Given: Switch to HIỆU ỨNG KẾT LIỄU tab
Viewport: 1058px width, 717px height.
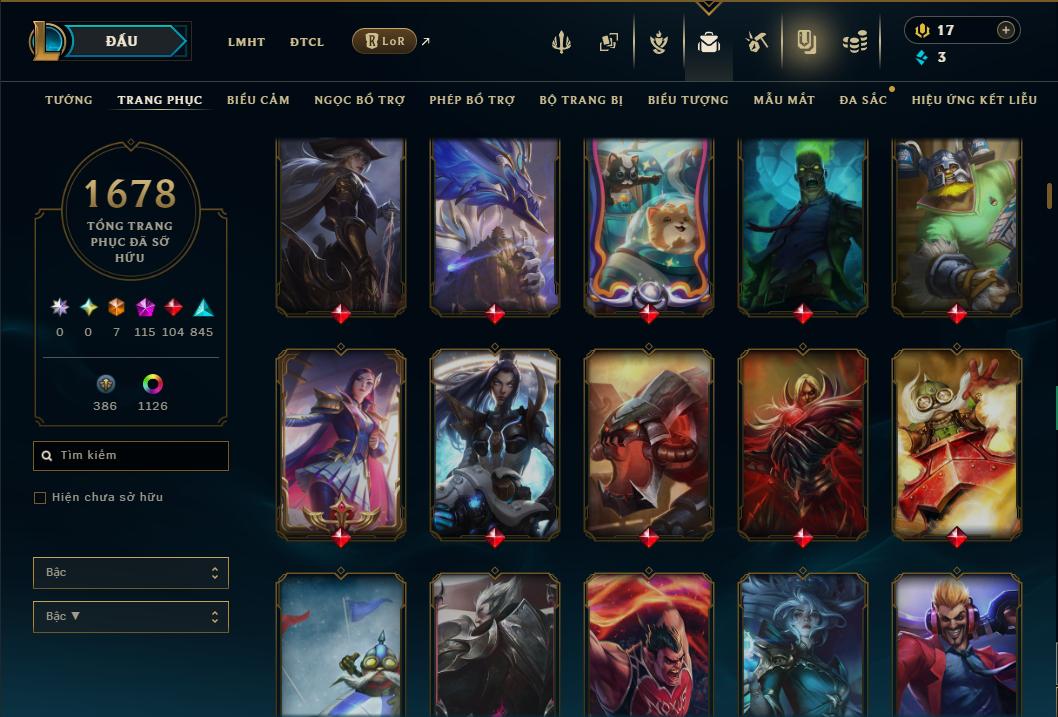Looking at the screenshot, I should pyautogui.click(x=974, y=100).
